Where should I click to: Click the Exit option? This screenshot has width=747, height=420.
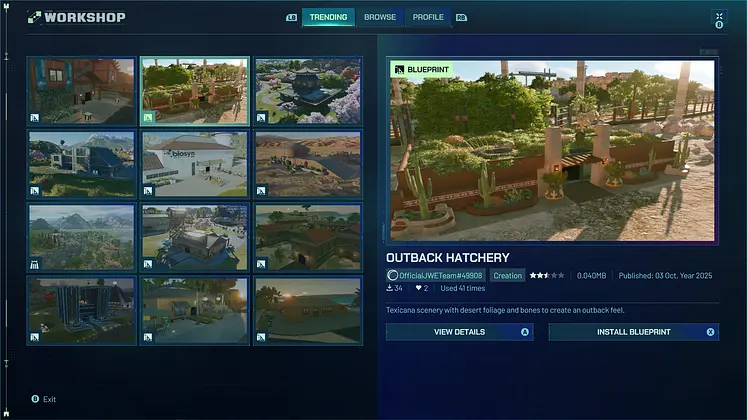49,399
